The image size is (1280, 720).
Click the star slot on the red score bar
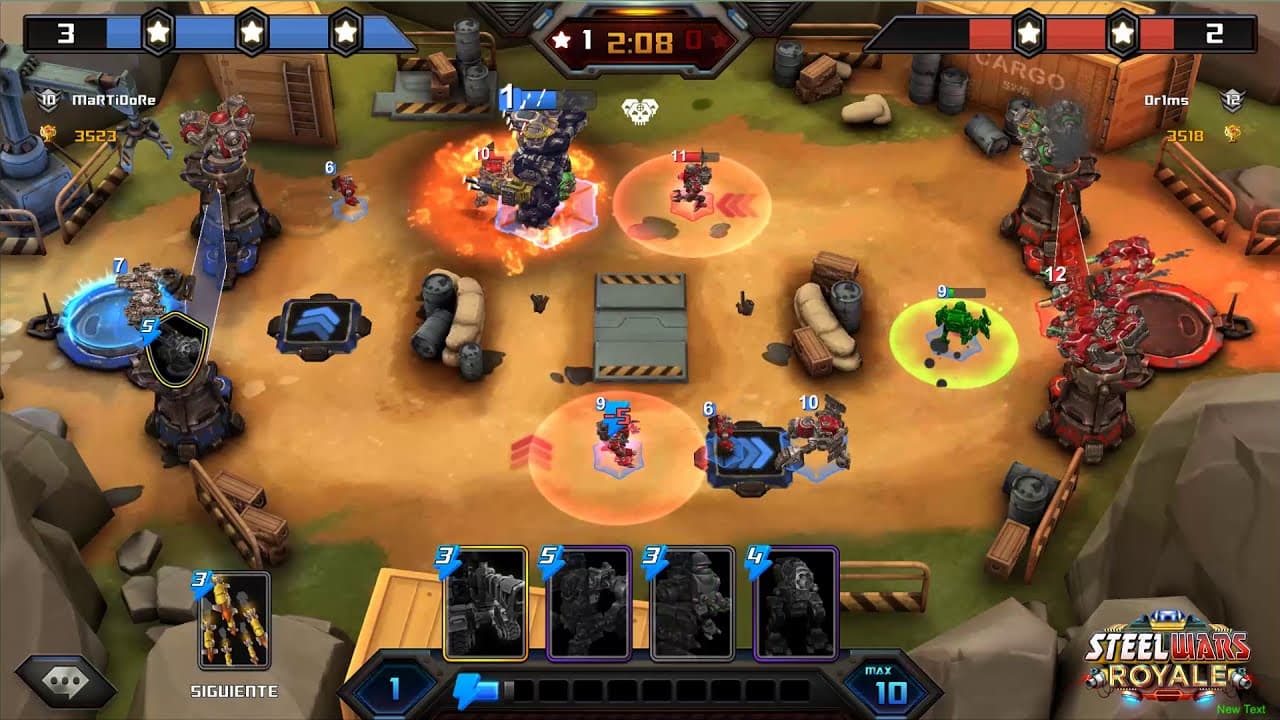coord(1031,30)
